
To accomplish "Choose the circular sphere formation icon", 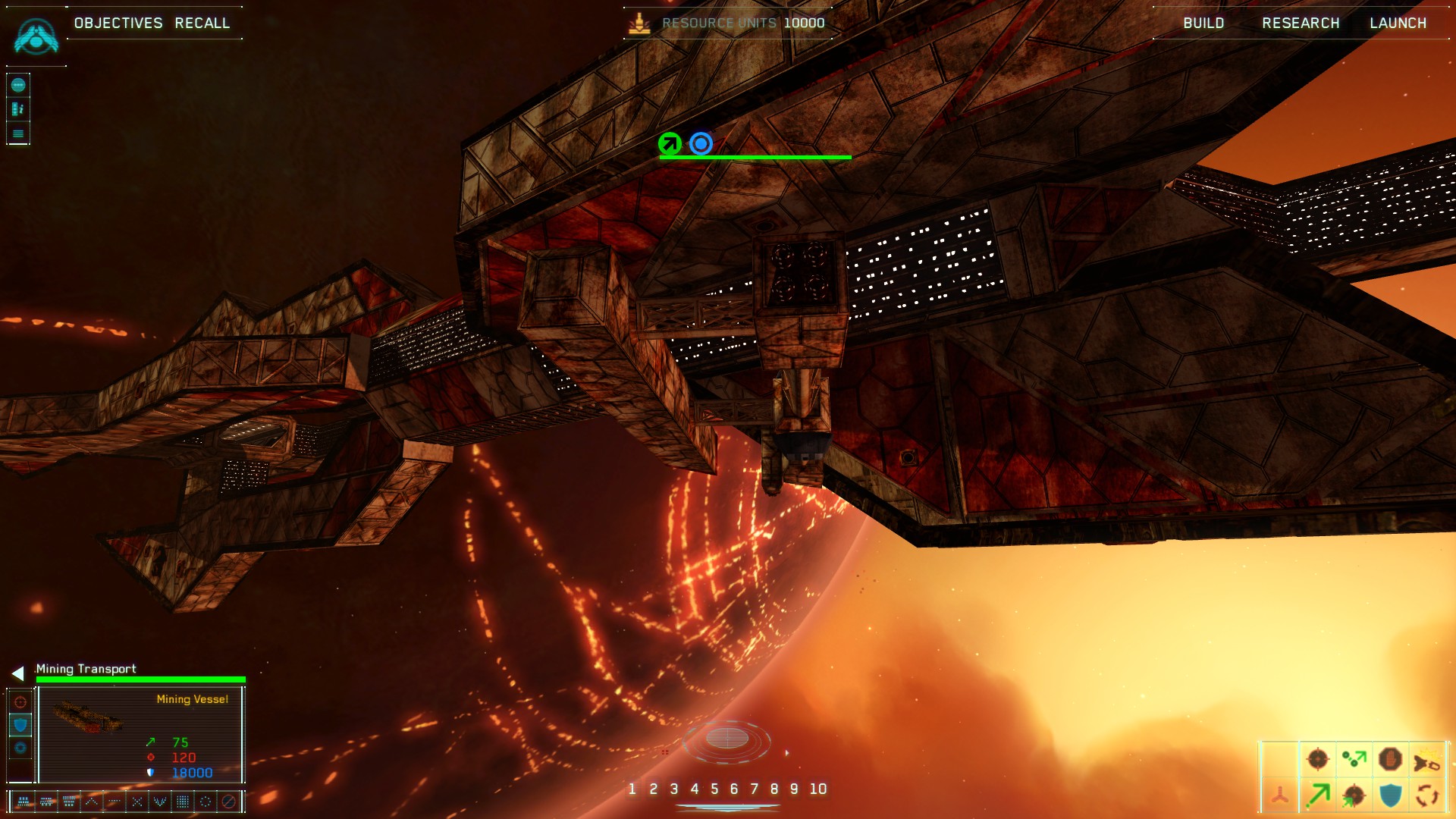I will (x=206, y=801).
